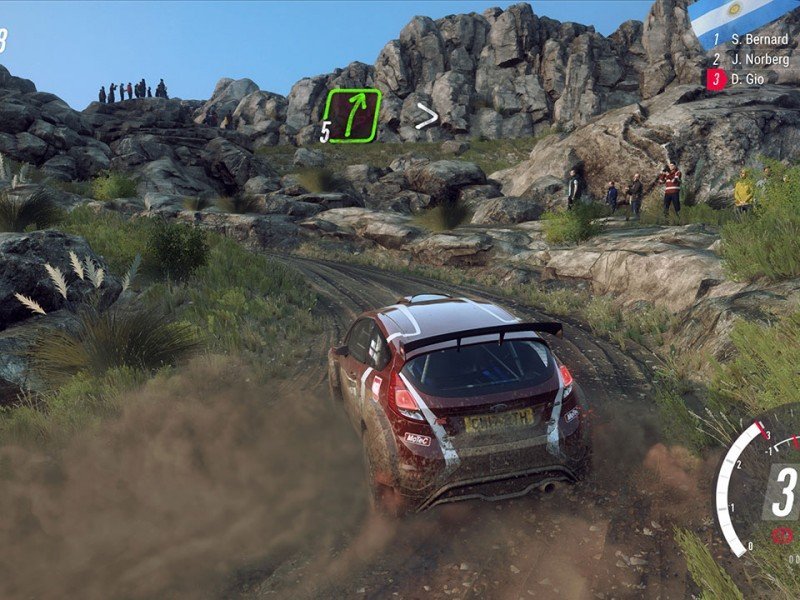Click the green pace note turn arrow

[353, 115]
